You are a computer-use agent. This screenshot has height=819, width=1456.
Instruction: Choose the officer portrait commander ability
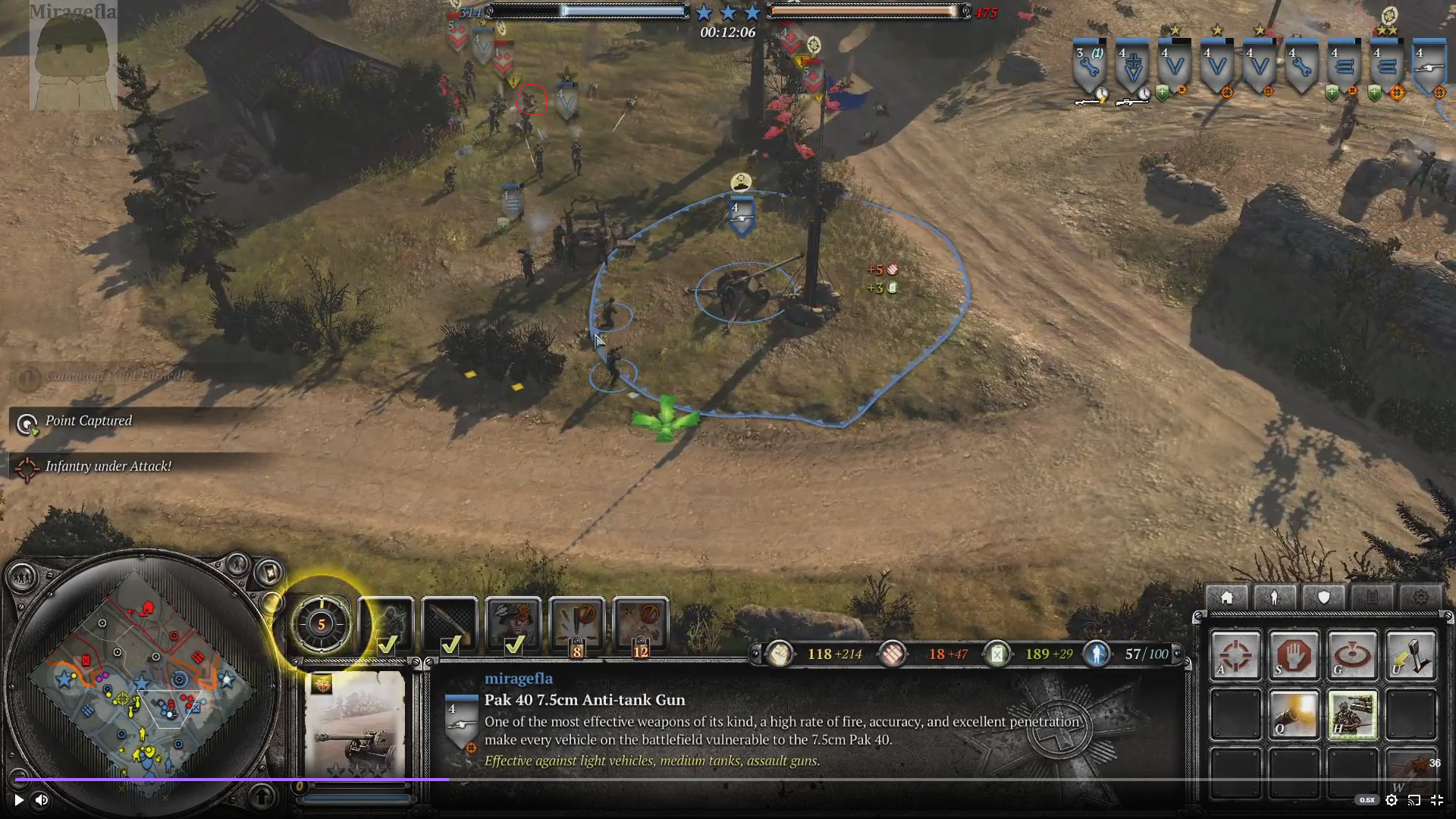513,626
